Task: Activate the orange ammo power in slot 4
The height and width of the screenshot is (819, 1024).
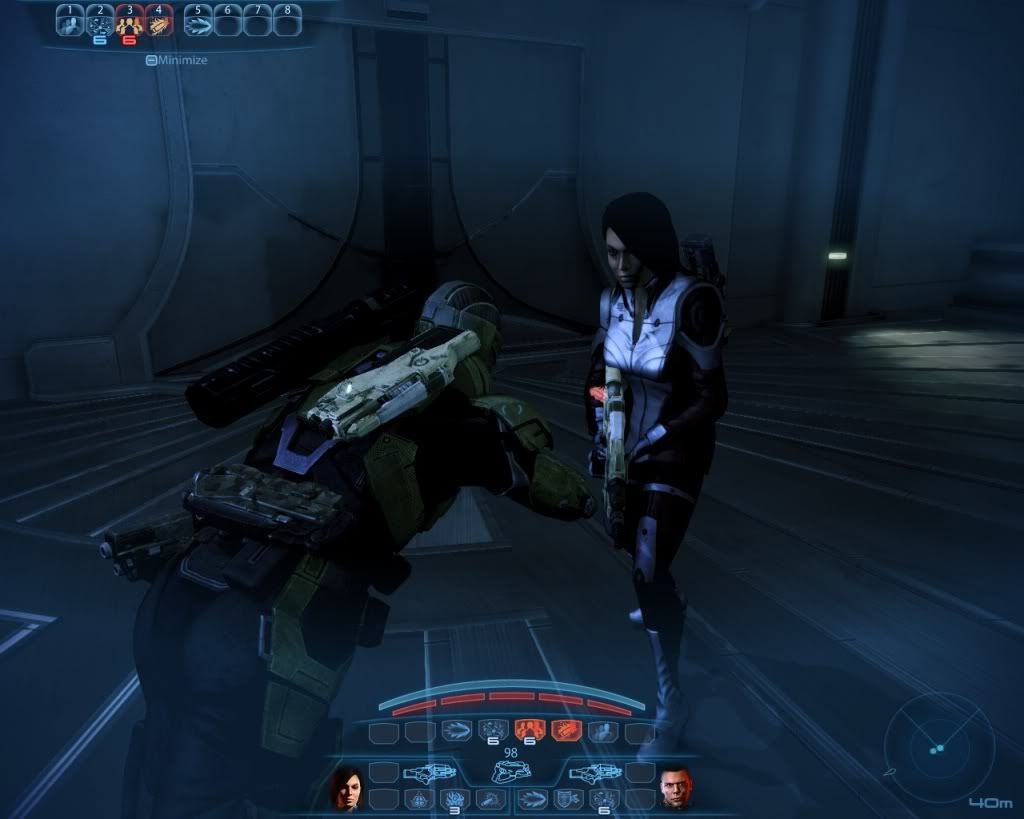Action: pyautogui.click(x=158, y=20)
